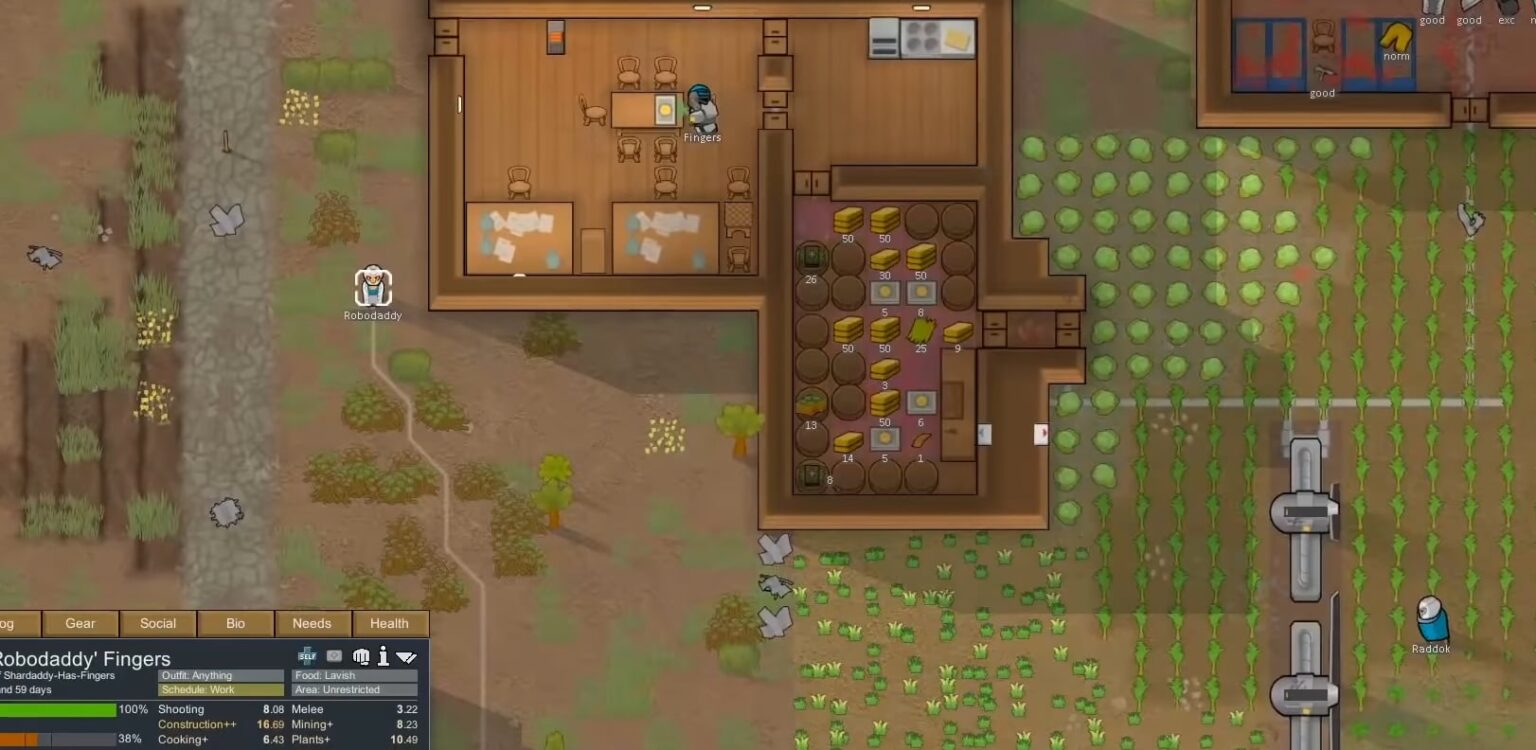Toggle self-tend via the SELF medical cross icon
The height and width of the screenshot is (750, 1536).
point(306,657)
